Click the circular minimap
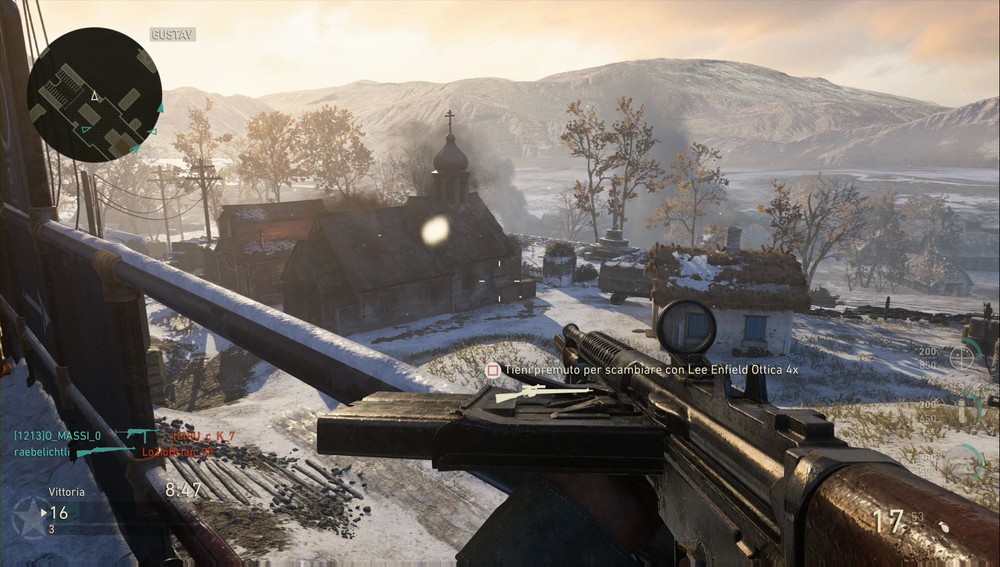The width and height of the screenshot is (1000, 567). coord(95,95)
